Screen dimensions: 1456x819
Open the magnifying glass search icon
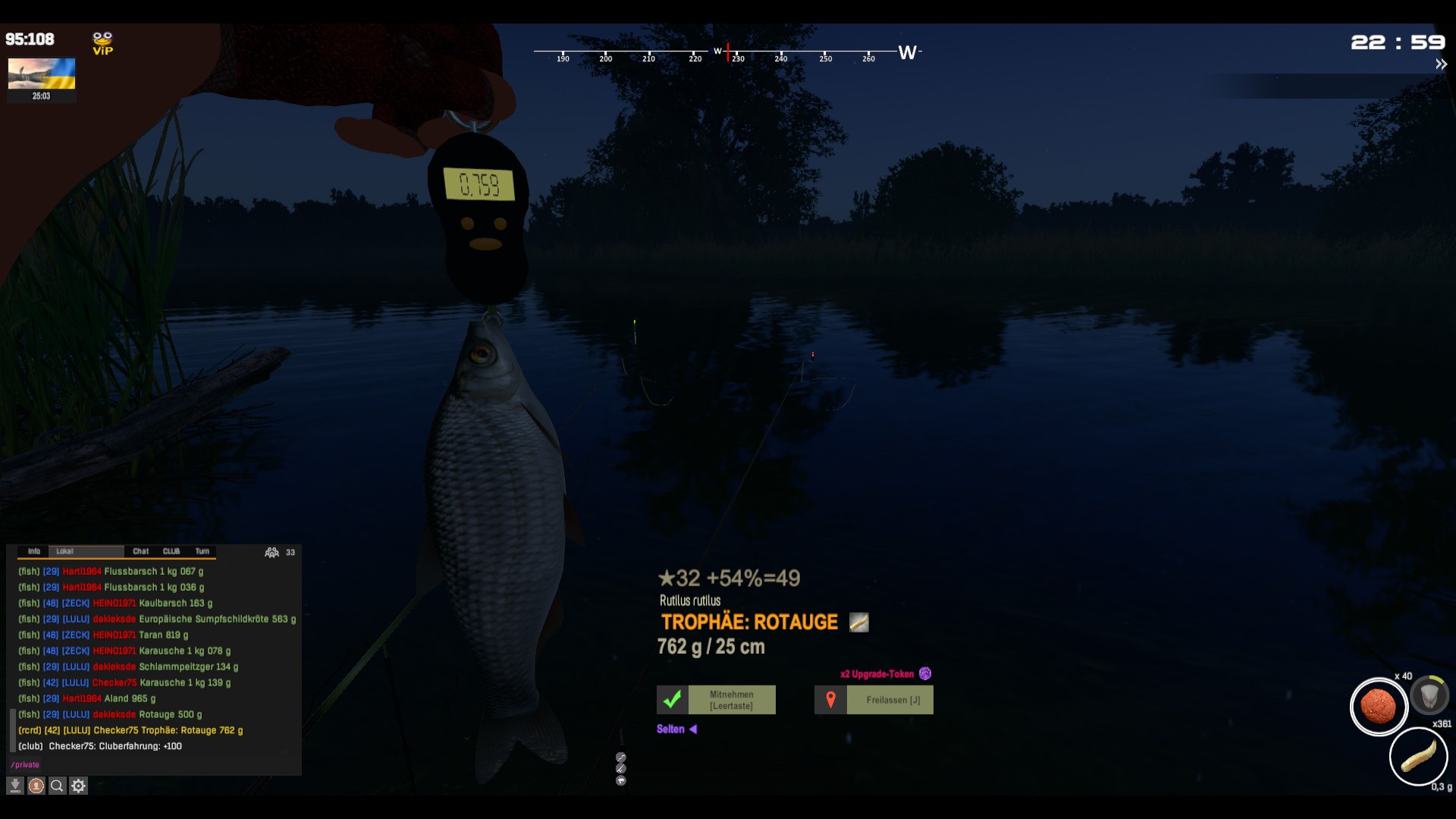[57, 786]
